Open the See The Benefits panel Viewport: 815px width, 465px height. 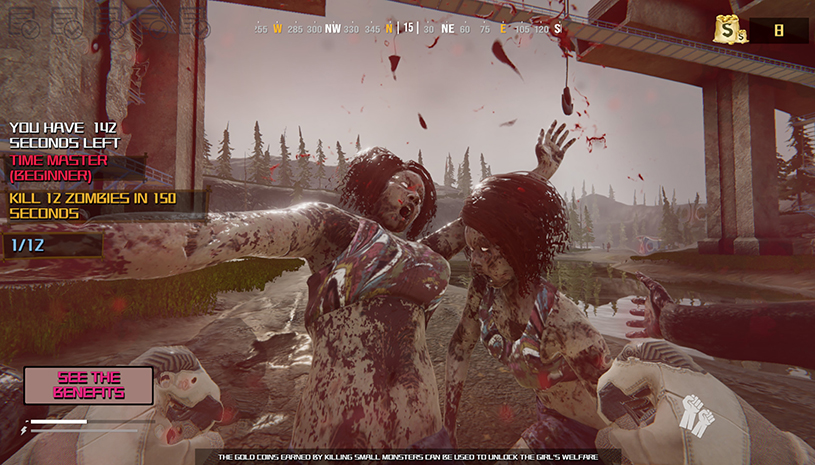[89, 385]
